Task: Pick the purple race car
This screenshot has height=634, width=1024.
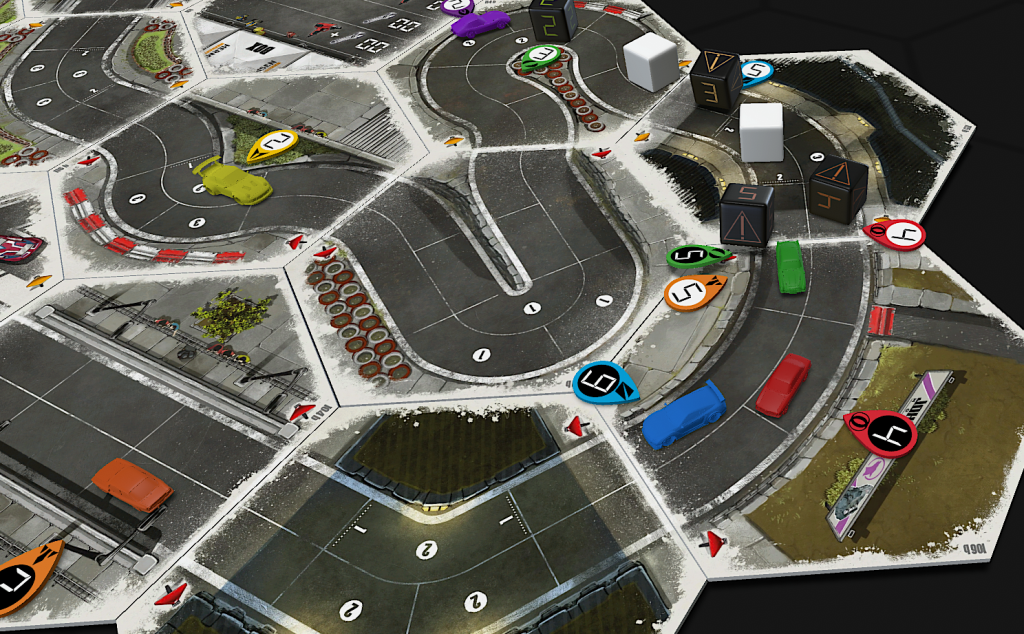Action: [480, 24]
